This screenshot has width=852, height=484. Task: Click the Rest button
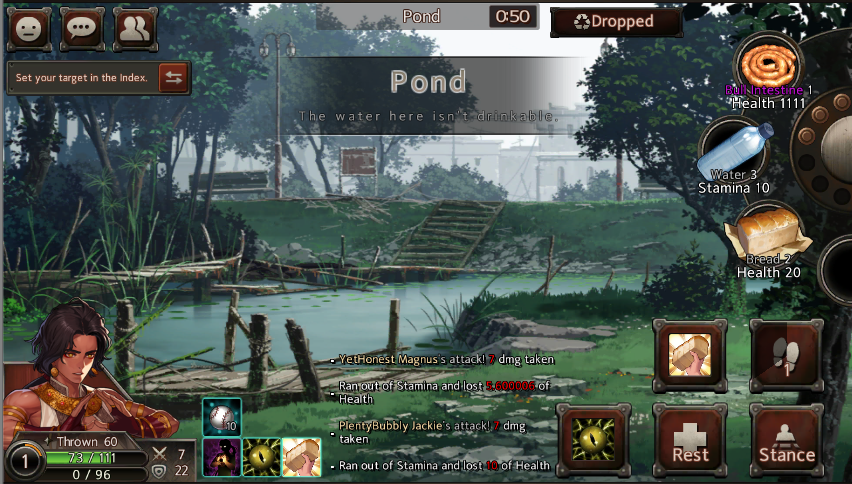click(x=690, y=440)
